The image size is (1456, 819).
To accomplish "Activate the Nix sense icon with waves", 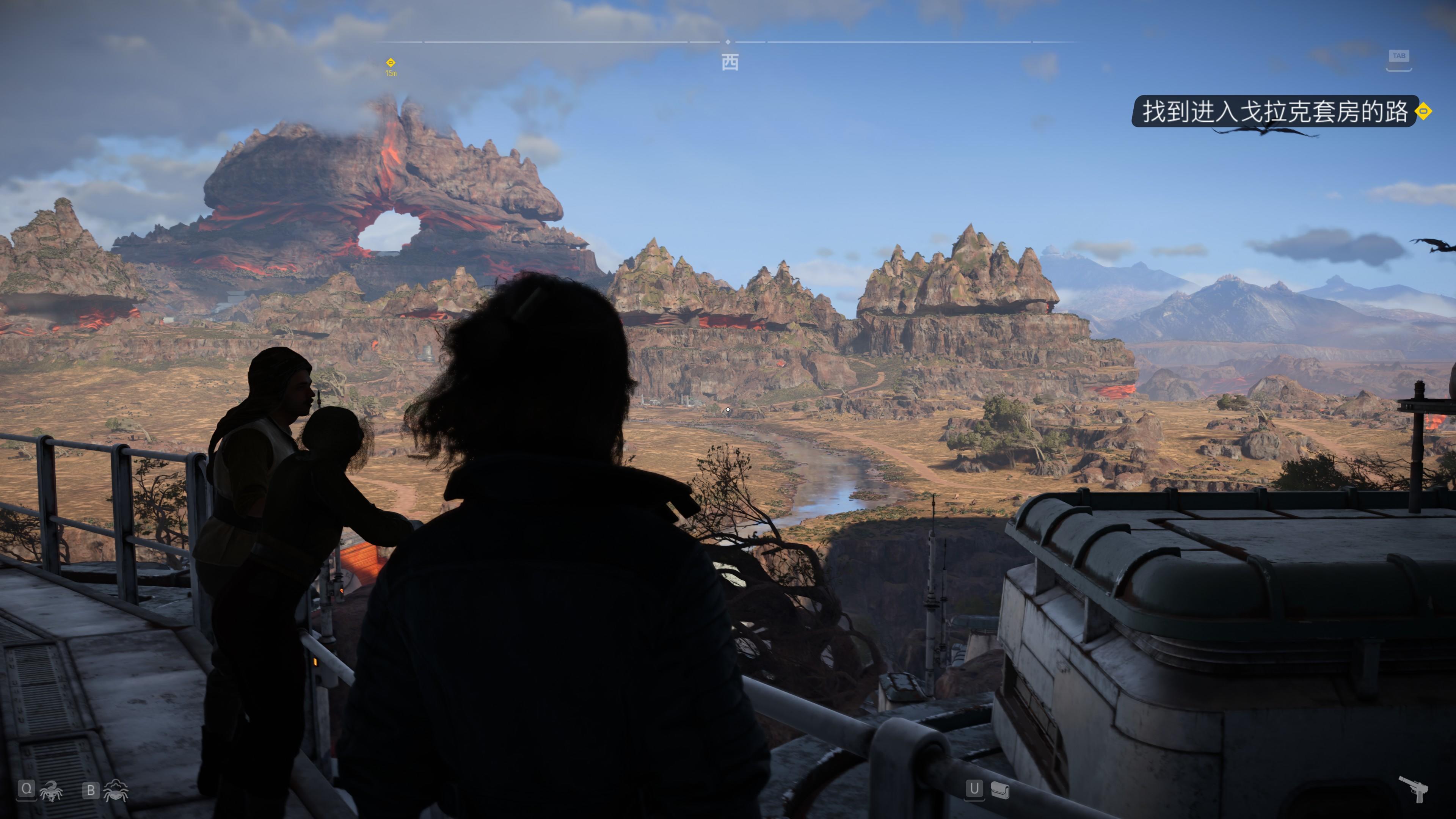I will click(x=116, y=791).
